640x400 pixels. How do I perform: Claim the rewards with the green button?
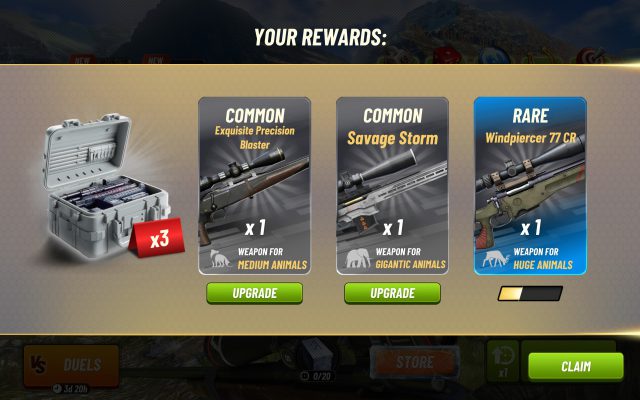coord(575,366)
